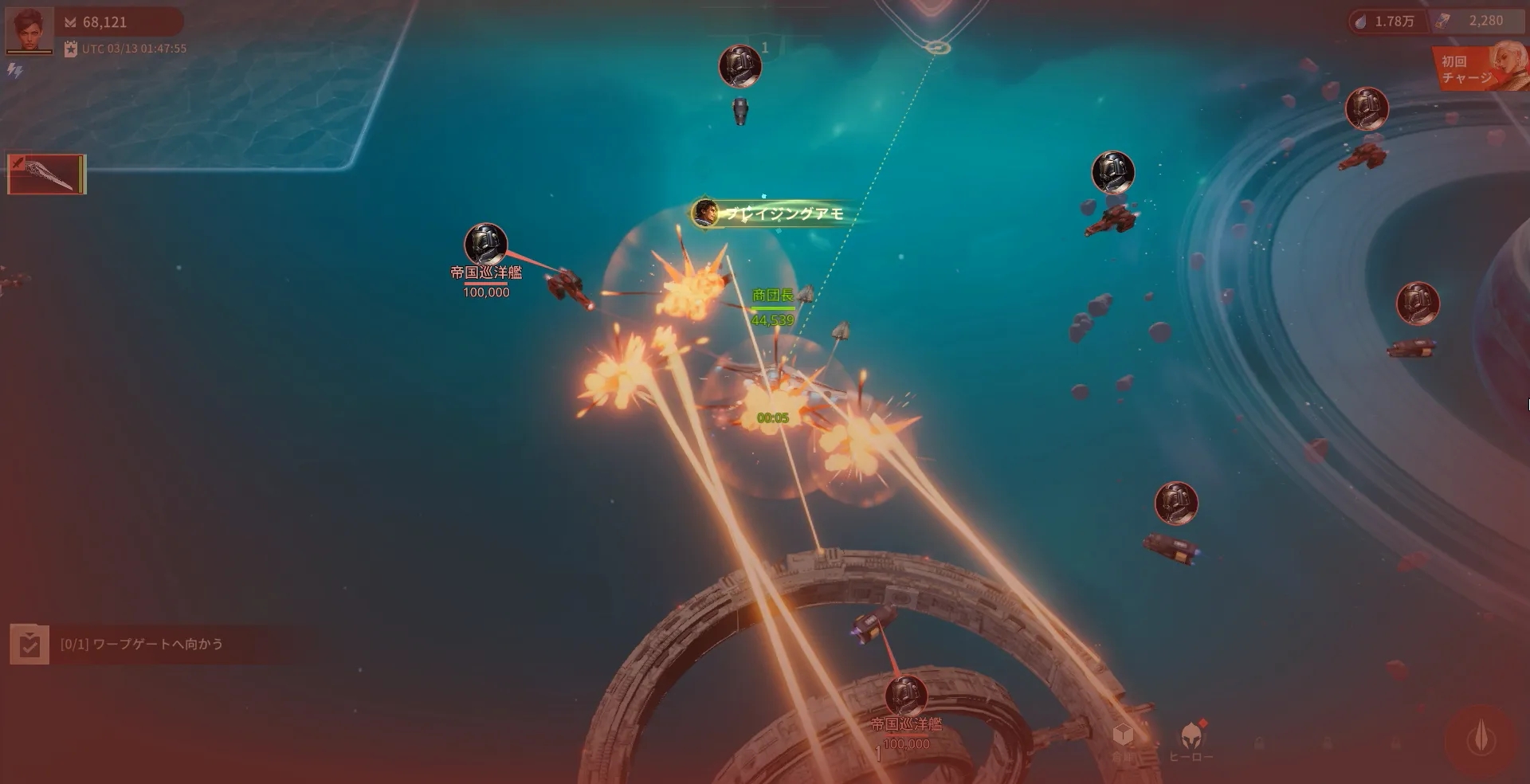Select the fleet ship card
The height and width of the screenshot is (784, 1530).
pyautogui.click(x=46, y=174)
